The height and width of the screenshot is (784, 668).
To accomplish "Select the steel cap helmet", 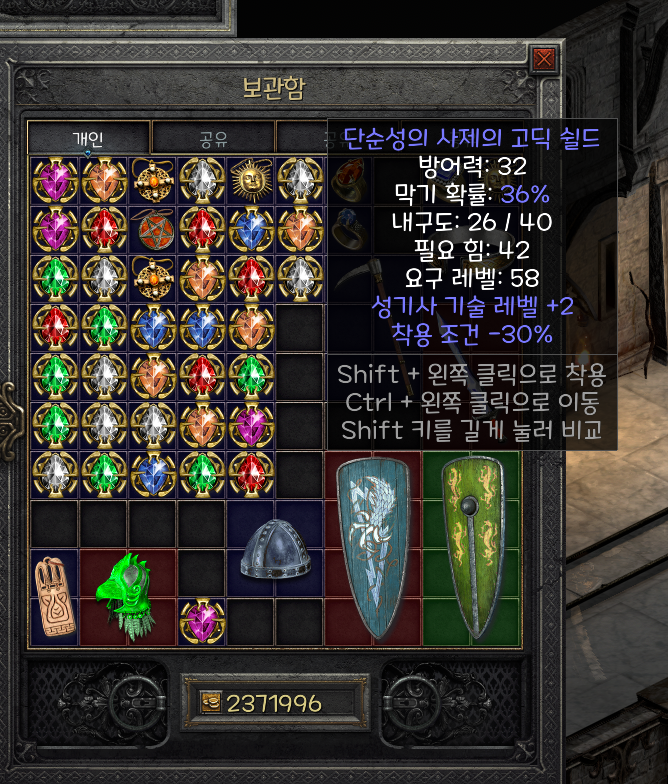I will (274, 549).
